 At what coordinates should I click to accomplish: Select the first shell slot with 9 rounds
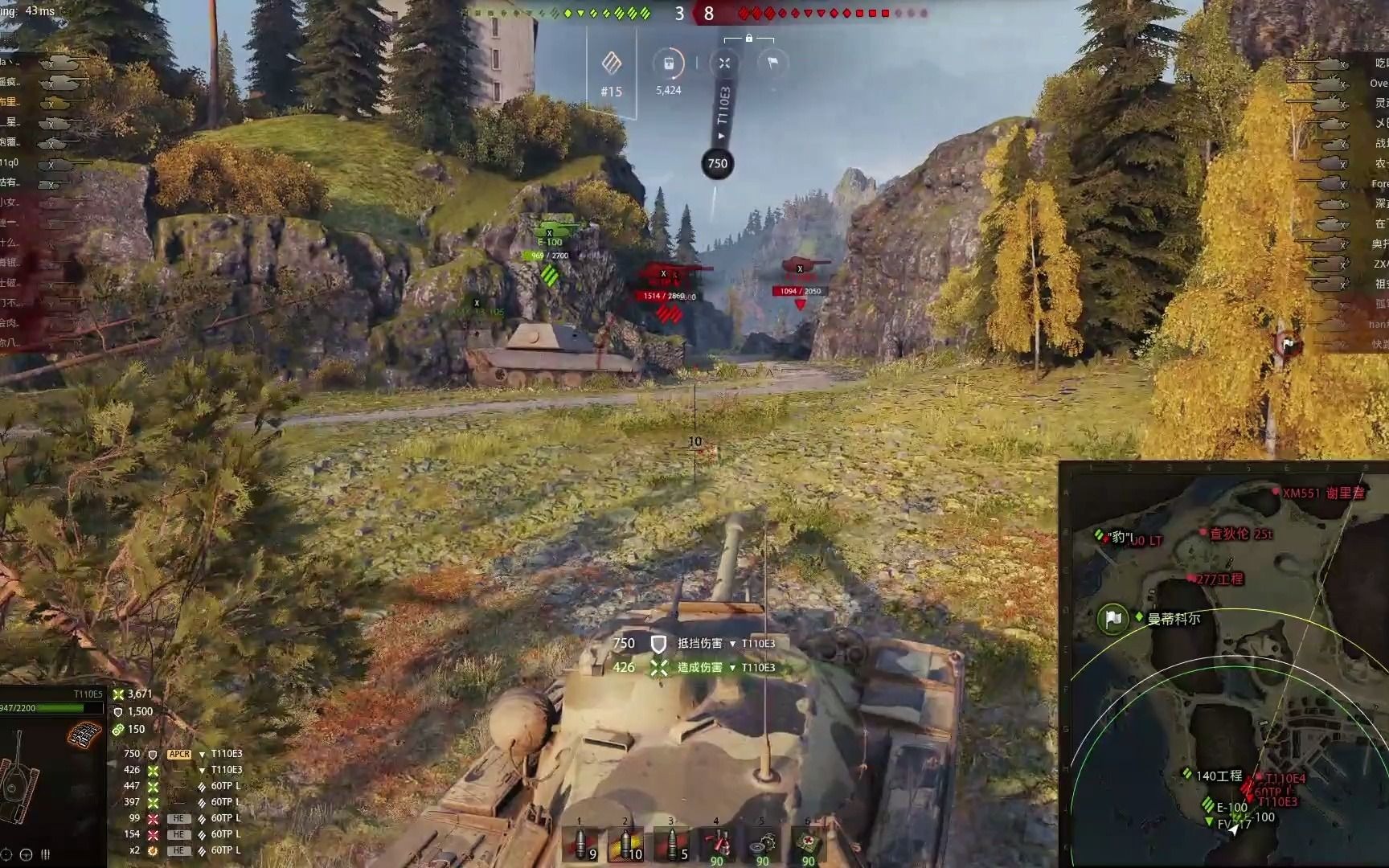click(x=581, y=844)
